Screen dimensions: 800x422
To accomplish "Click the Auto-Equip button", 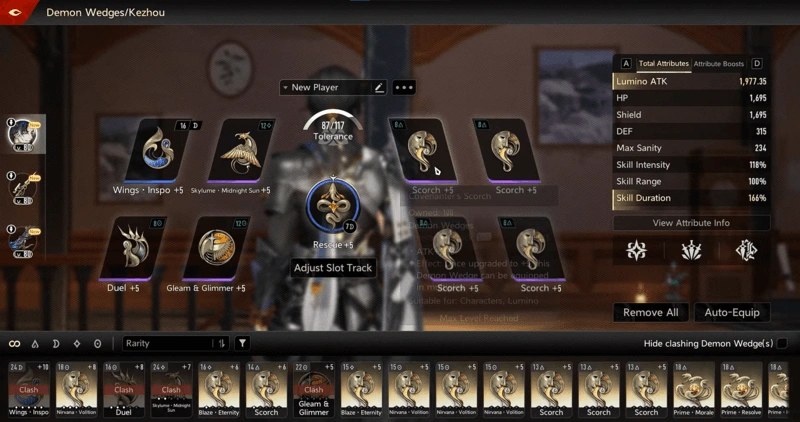I will click(732, 313).
